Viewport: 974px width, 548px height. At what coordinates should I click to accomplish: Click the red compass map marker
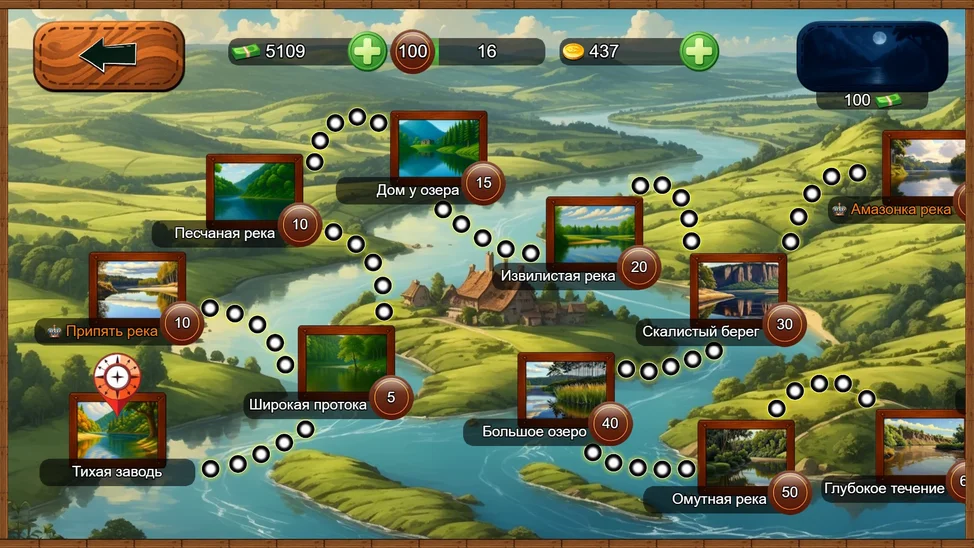pos(117,379)
